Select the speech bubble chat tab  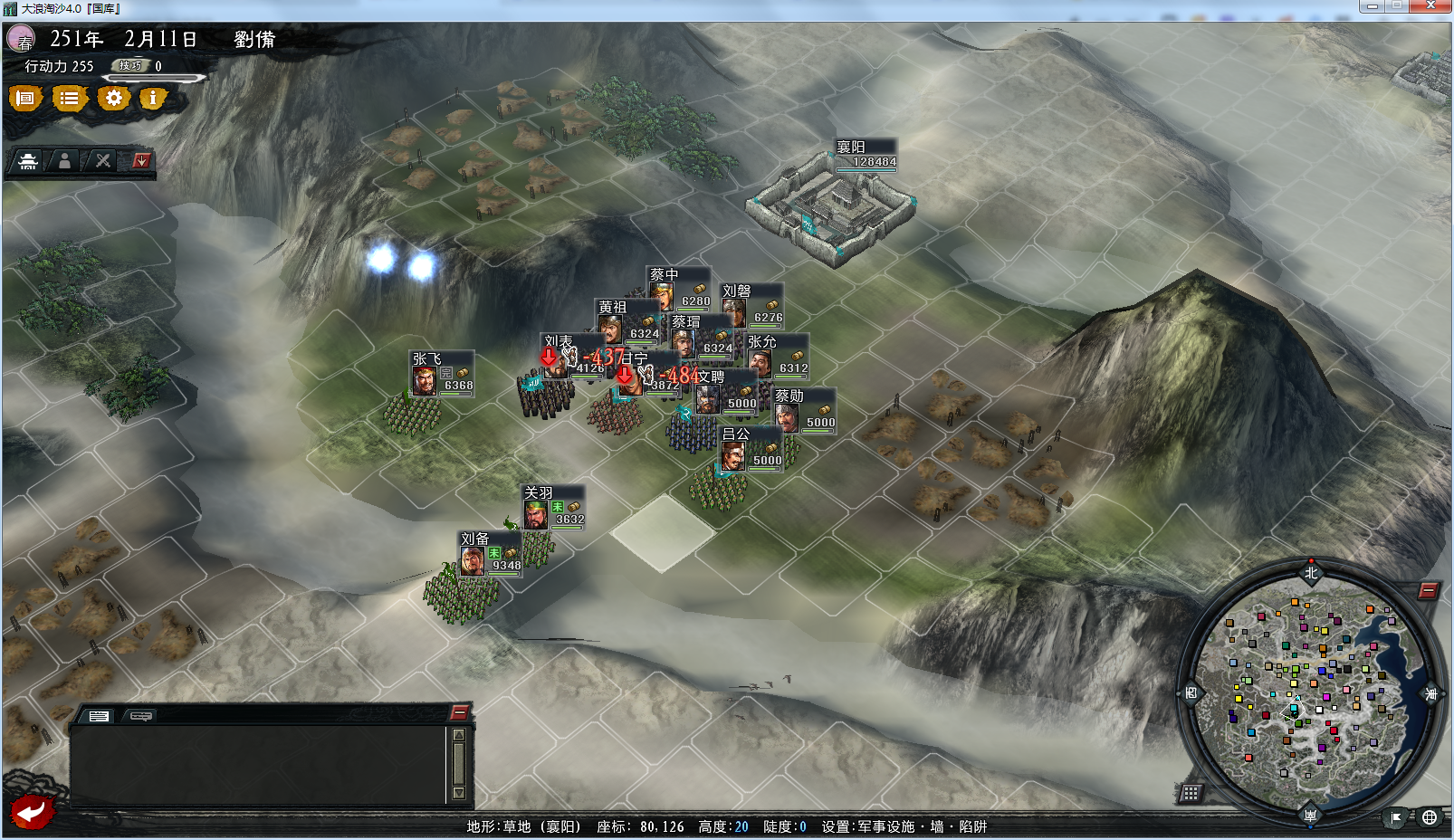(x=140, y=716)
